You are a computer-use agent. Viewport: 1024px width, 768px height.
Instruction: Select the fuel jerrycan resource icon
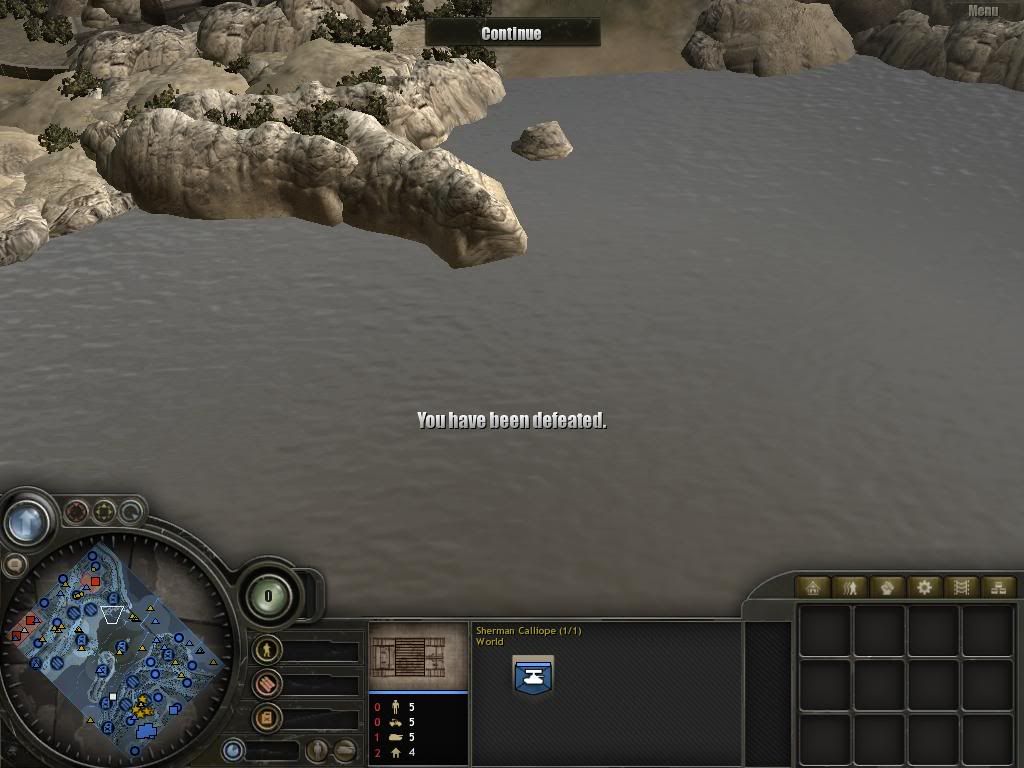[x=266, y=717]
